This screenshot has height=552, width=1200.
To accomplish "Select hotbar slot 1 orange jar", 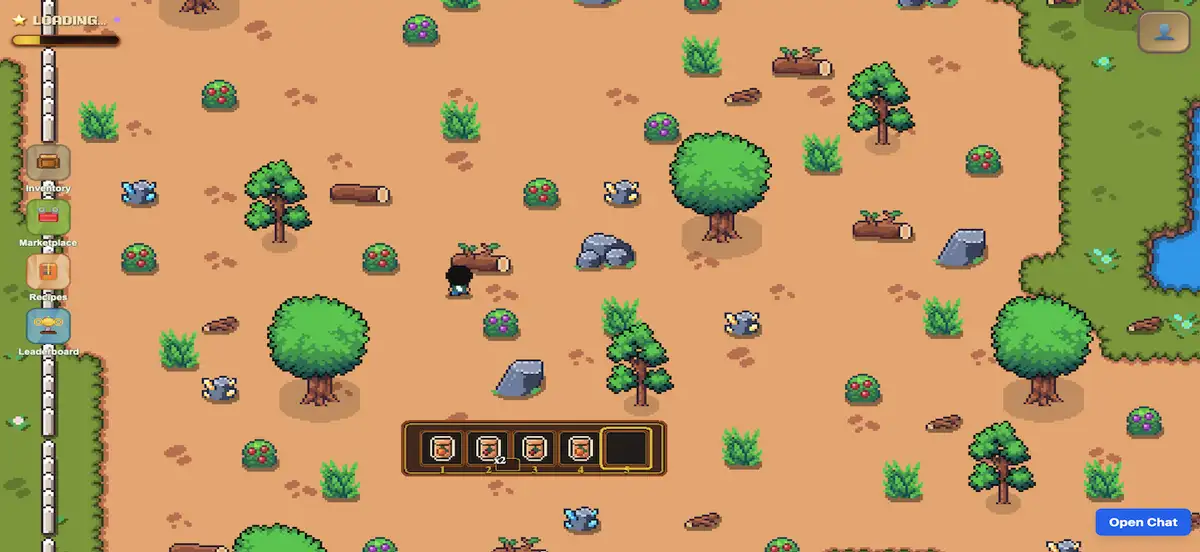I will [x=442, y=449].
